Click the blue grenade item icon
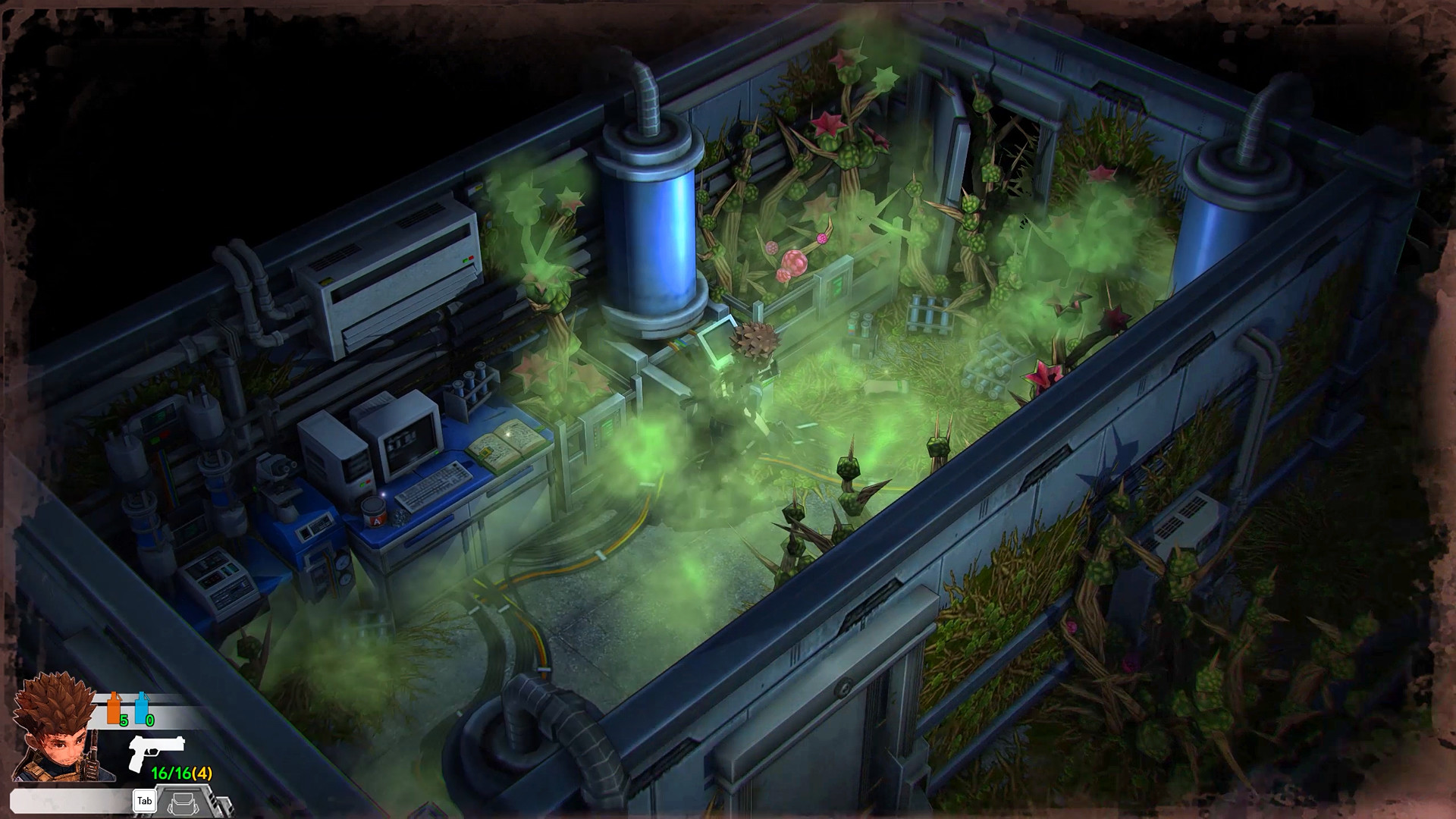Viewport: 1456px width, 819px height. click(141, 707)
